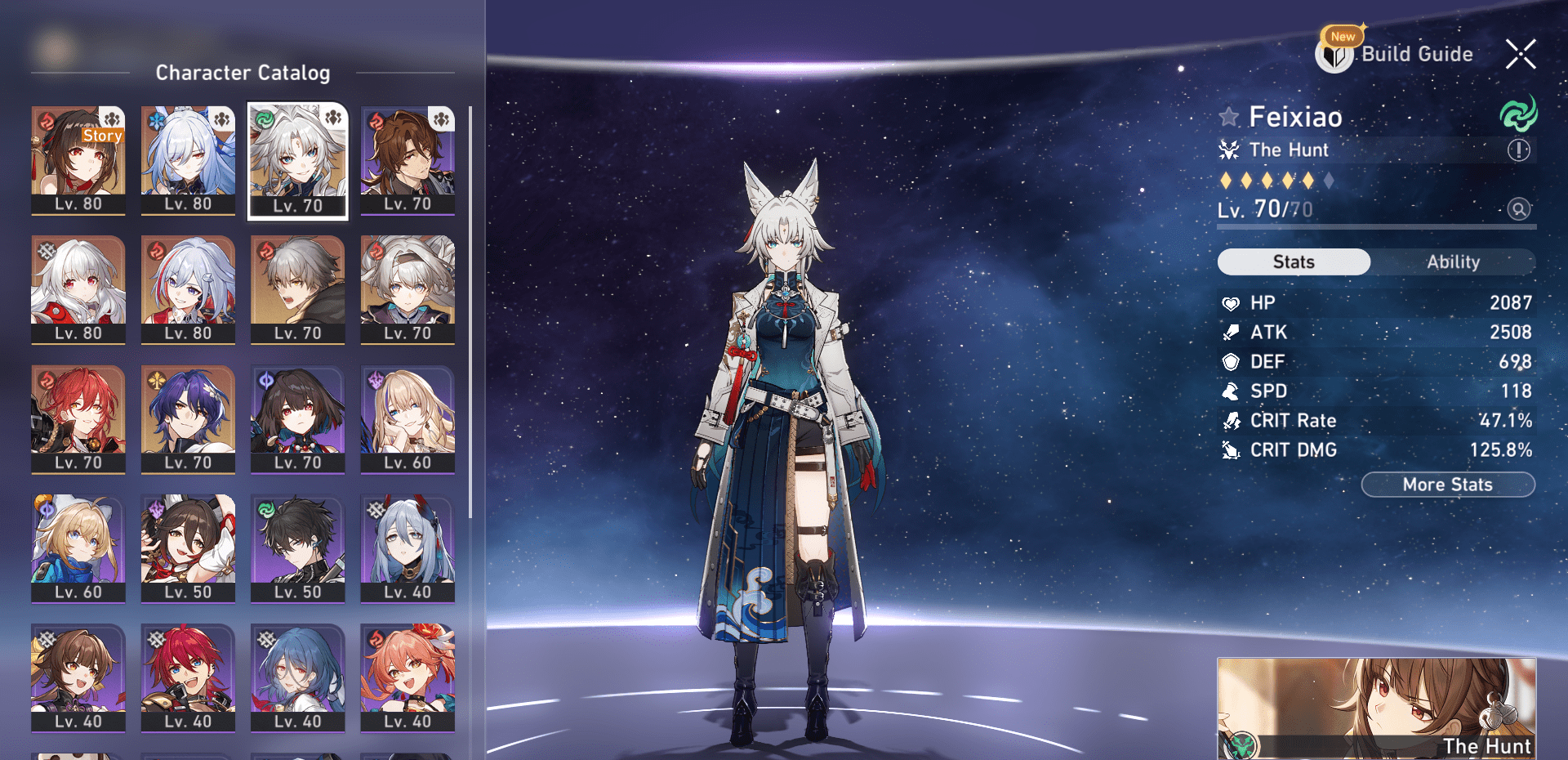1568x760 pixels.
Task: Close the character screen with the X
Action: [x=1520, y=54]
